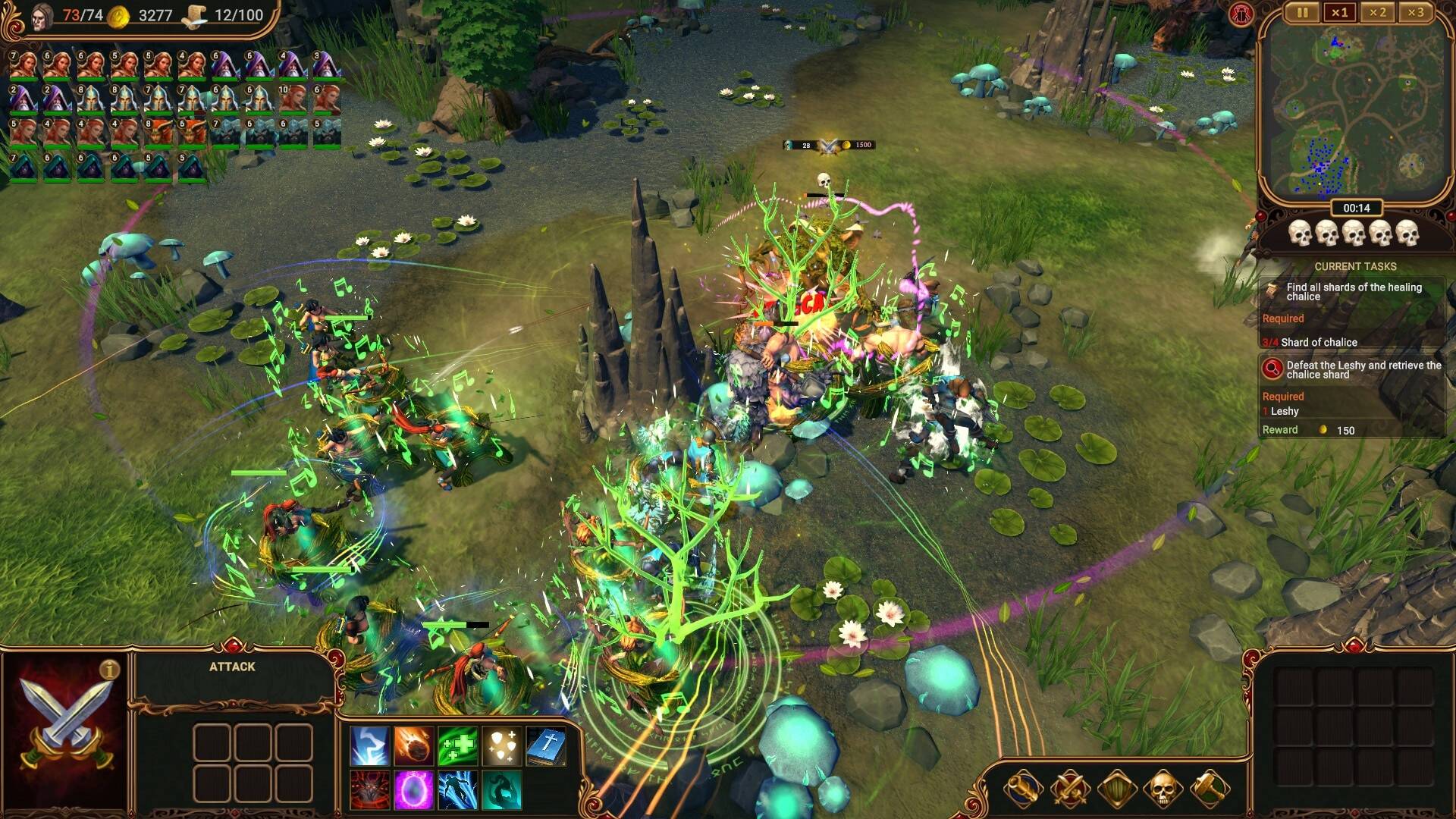The height and width of the screenshot is (819, 1456).
Task: Select the green shield defend command
Action: tap(1116, 789)
